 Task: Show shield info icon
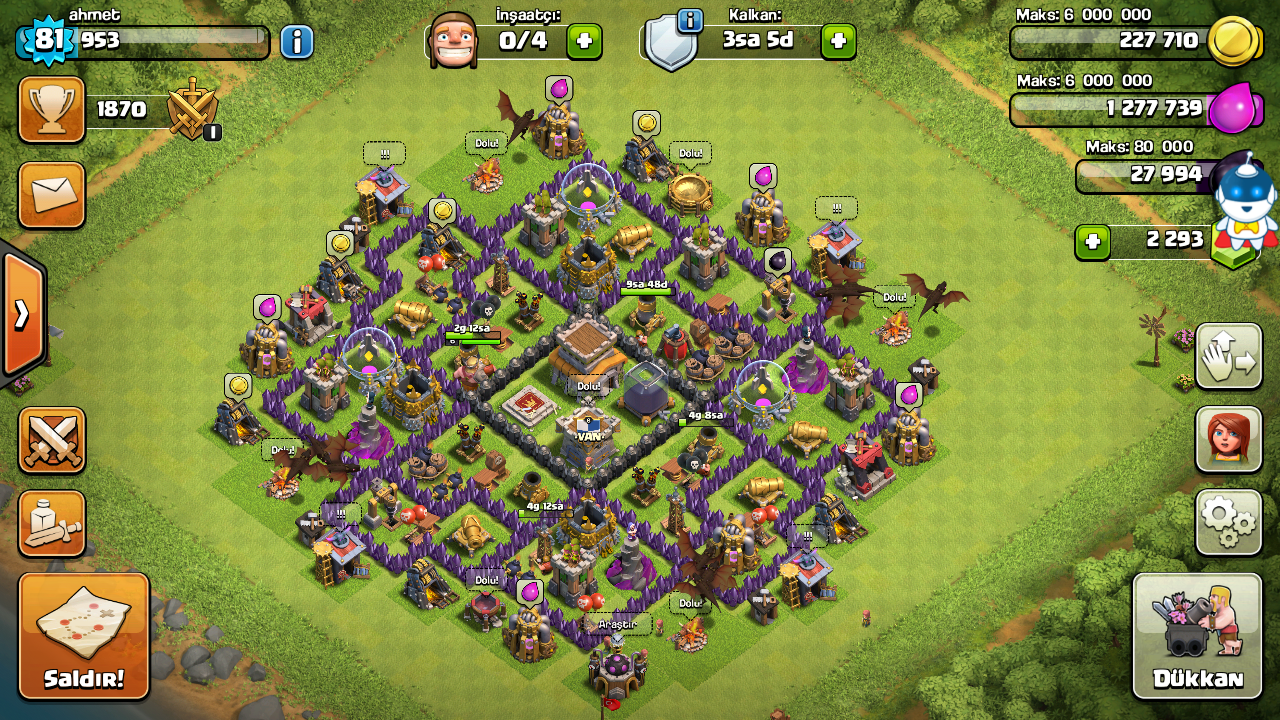coord(689,19)
